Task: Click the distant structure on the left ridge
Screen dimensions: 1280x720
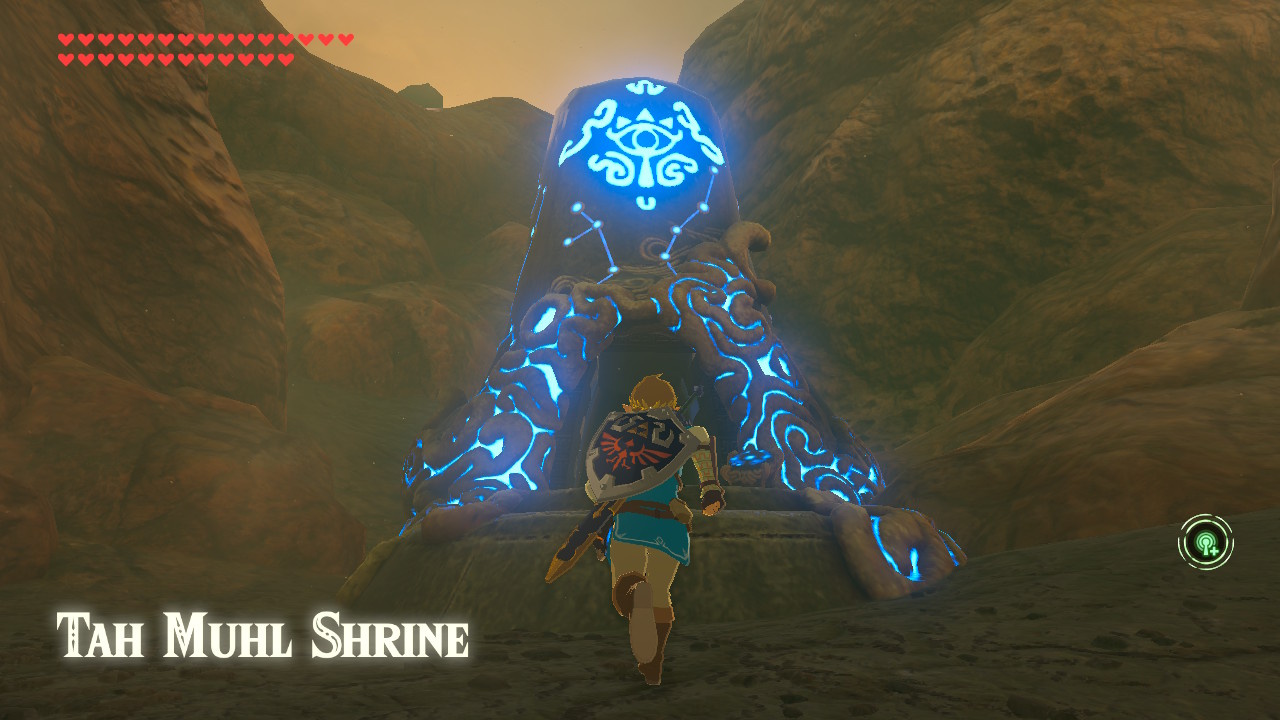Action: click(x=420, y=96)
